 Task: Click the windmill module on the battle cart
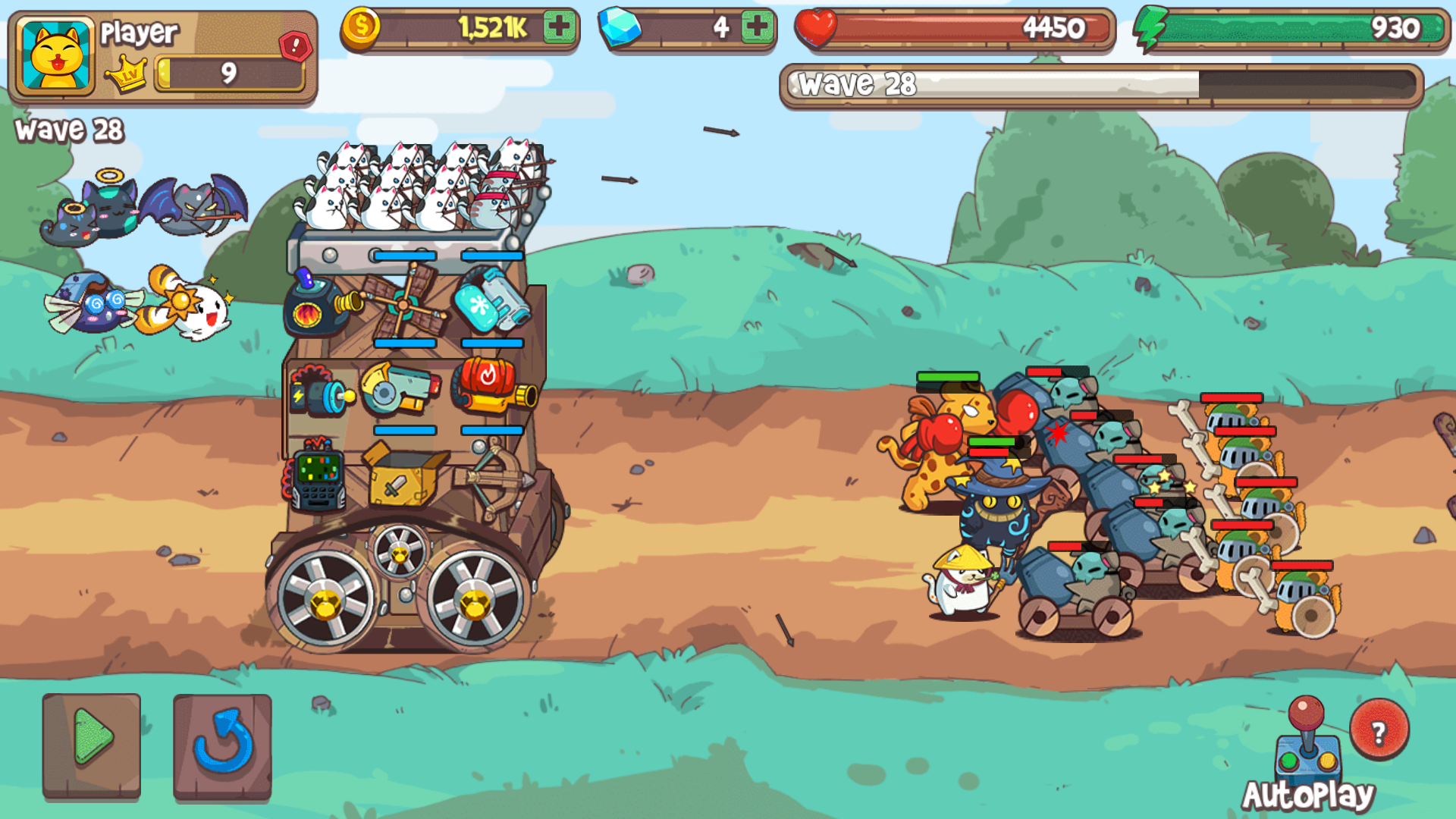pyautogui.click(x=402, y=303)
